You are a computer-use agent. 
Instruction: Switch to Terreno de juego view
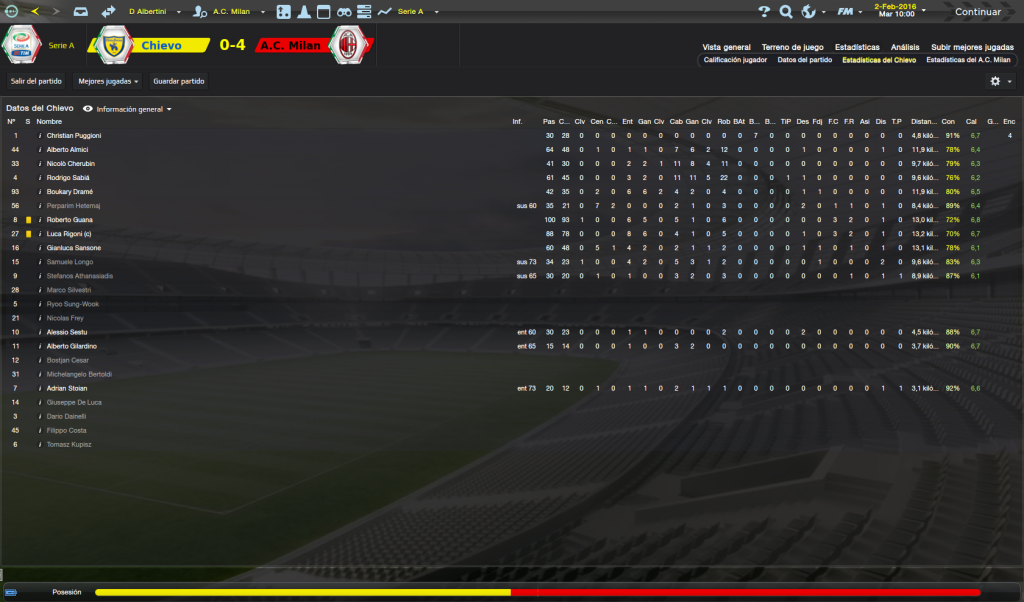click(792, 47)
